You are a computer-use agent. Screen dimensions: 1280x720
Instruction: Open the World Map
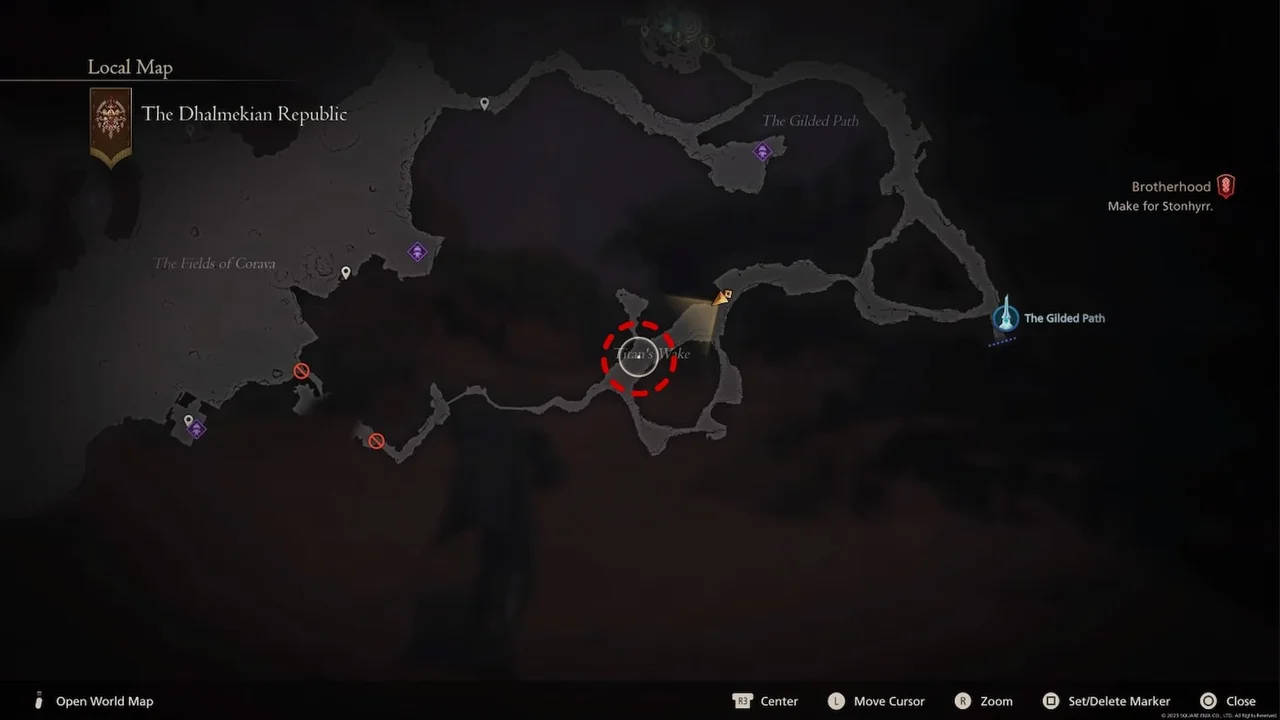(95, 701)
